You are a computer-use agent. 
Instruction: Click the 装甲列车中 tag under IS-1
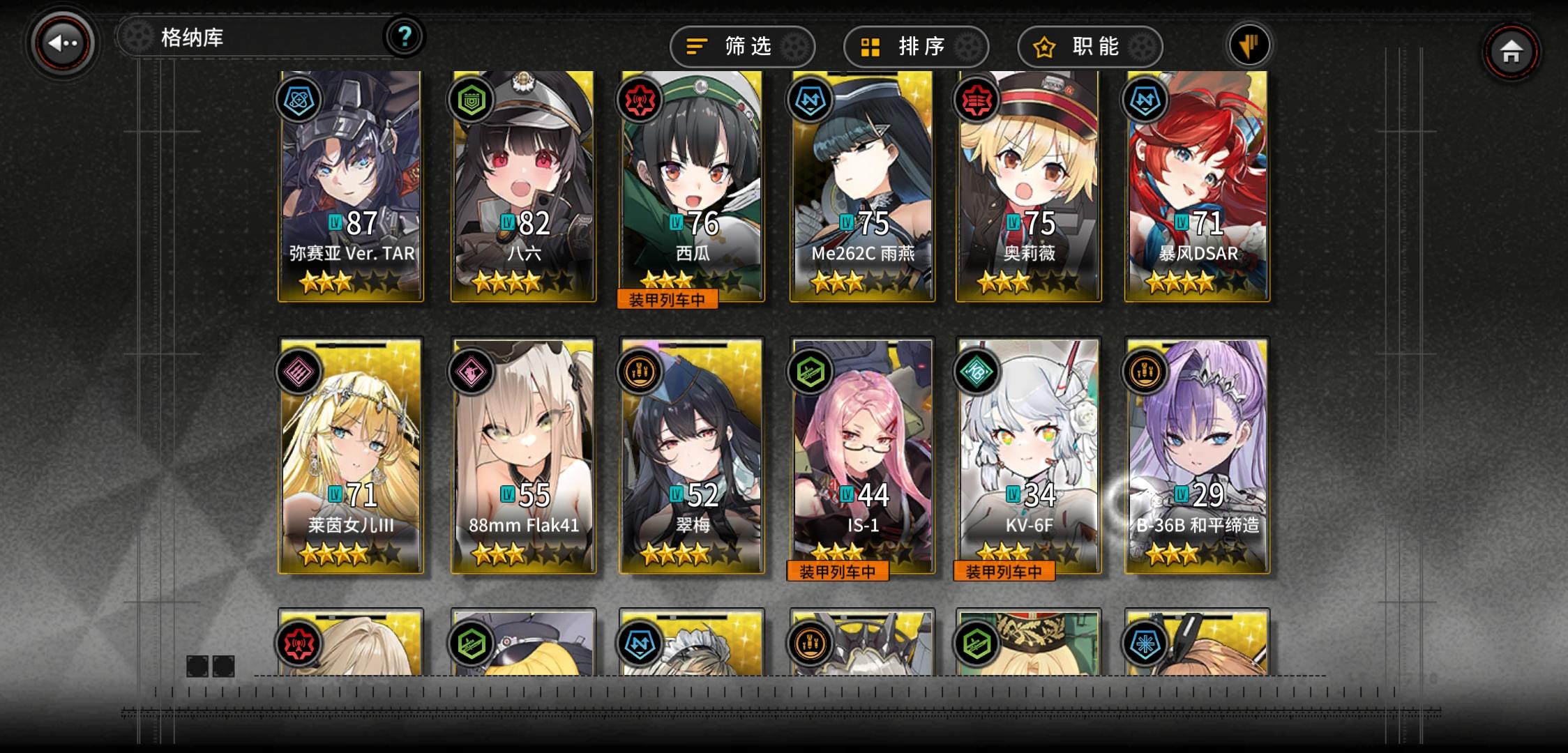pos(837,571)
